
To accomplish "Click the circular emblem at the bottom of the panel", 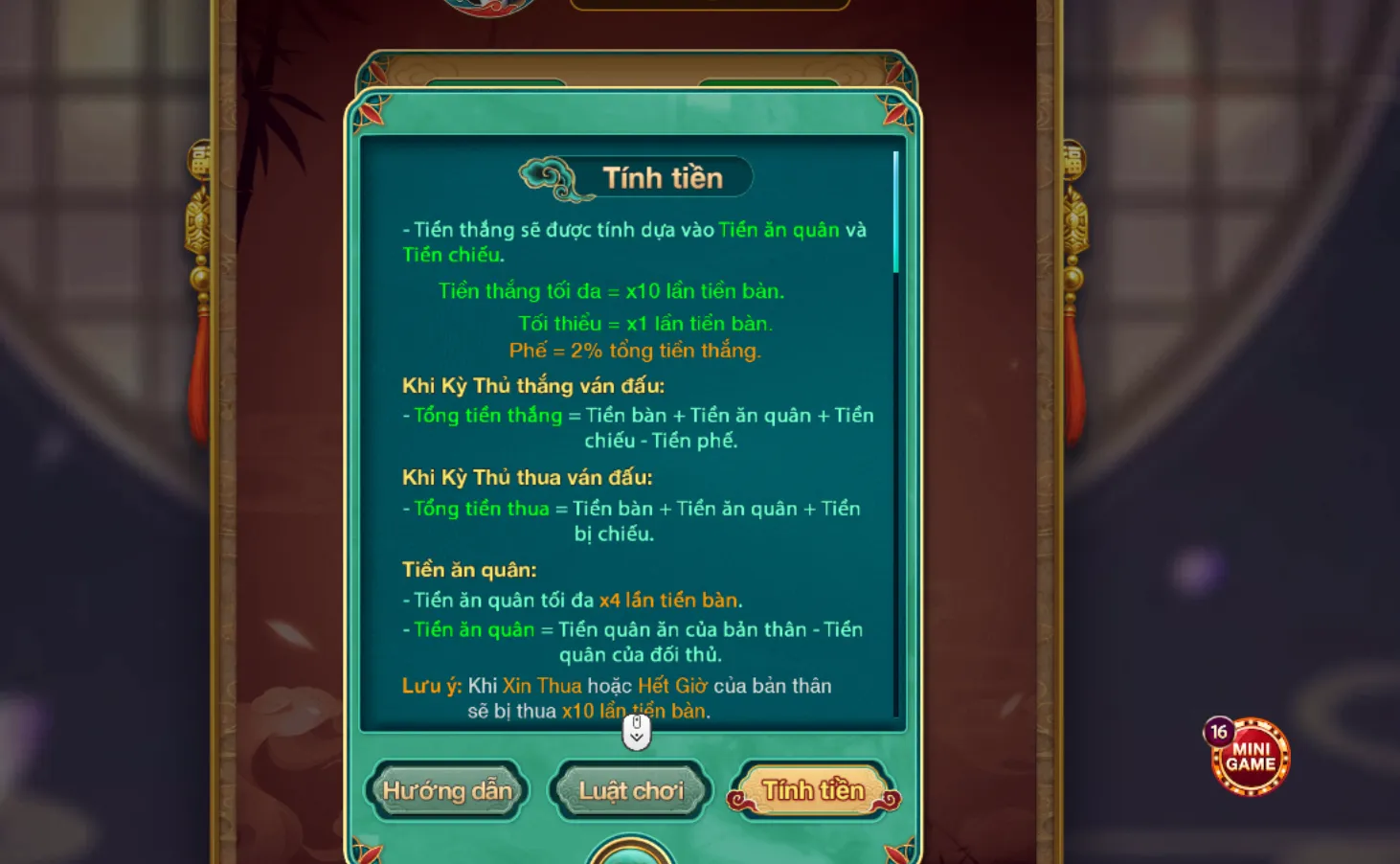I will coord(632,855).
